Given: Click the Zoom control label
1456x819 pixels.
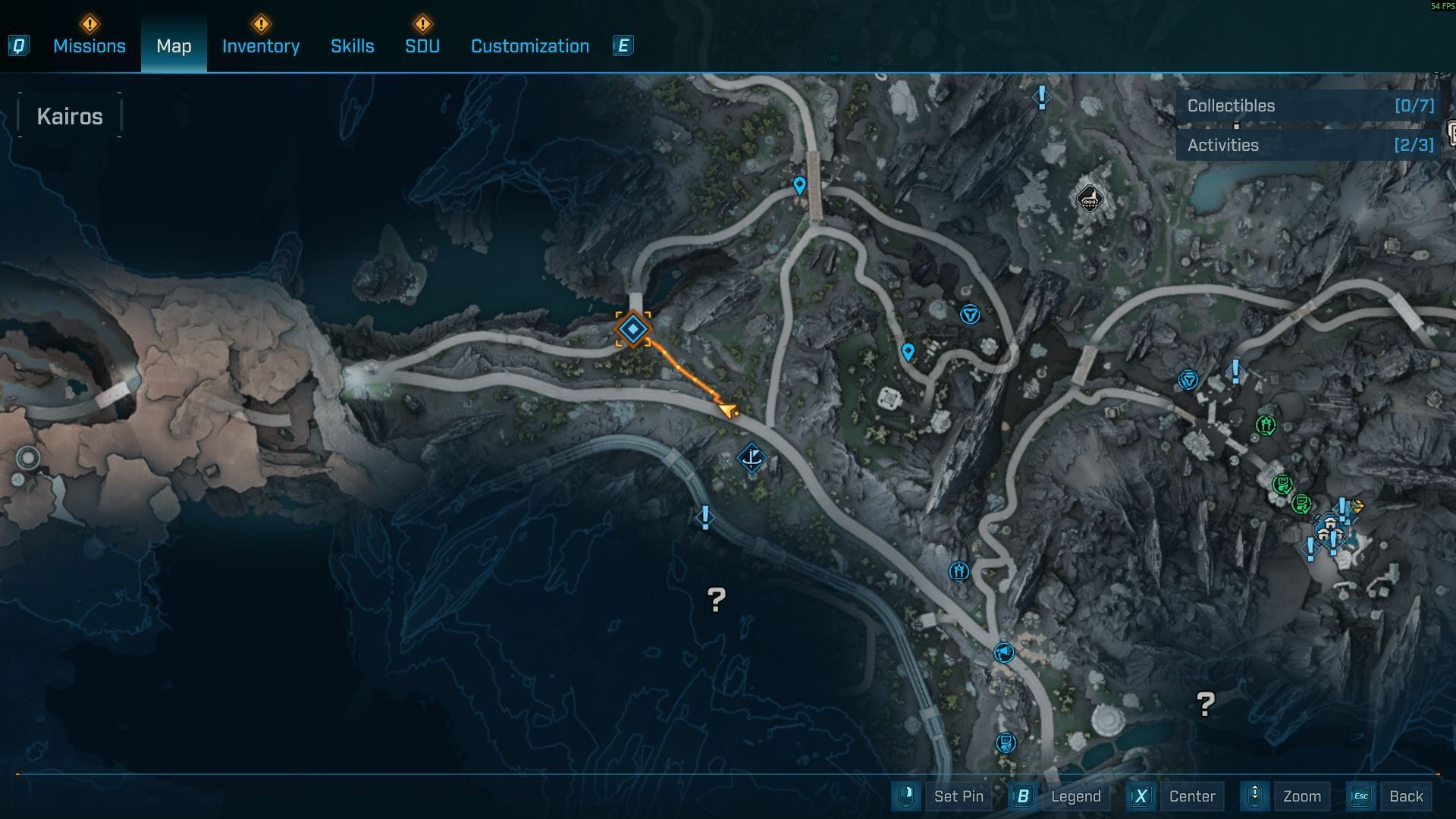Looking at the screenshot, I should pos(1301,796).
